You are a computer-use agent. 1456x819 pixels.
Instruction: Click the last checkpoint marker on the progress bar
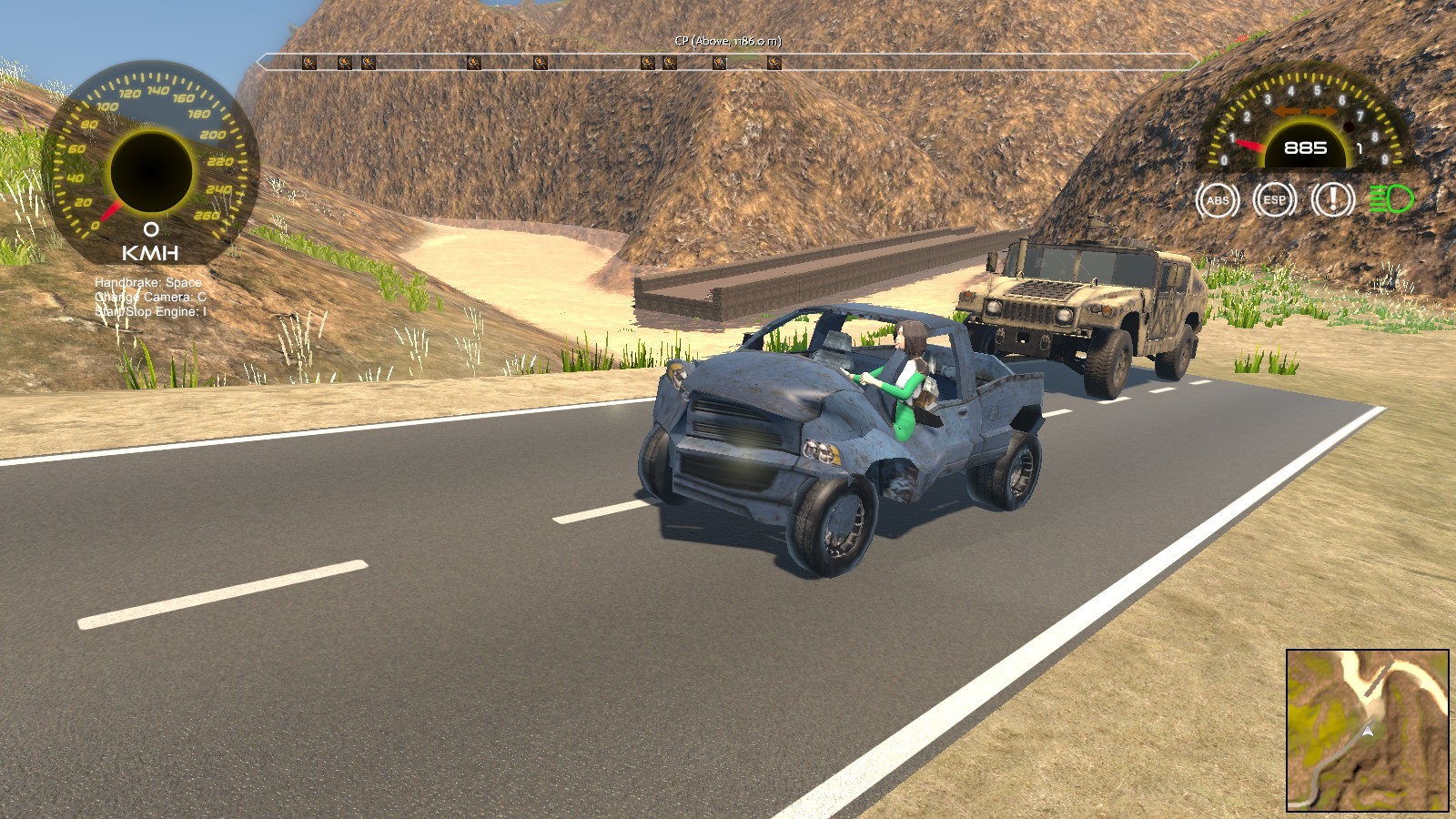pyautogui.click(x=773, y=62)
